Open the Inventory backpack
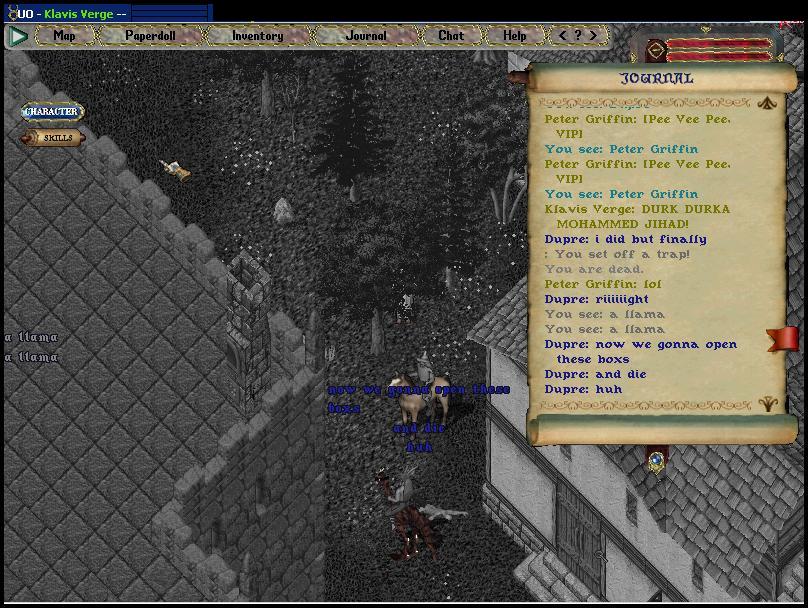This screenshot has height=608, width=808. [x=257, y=35]
